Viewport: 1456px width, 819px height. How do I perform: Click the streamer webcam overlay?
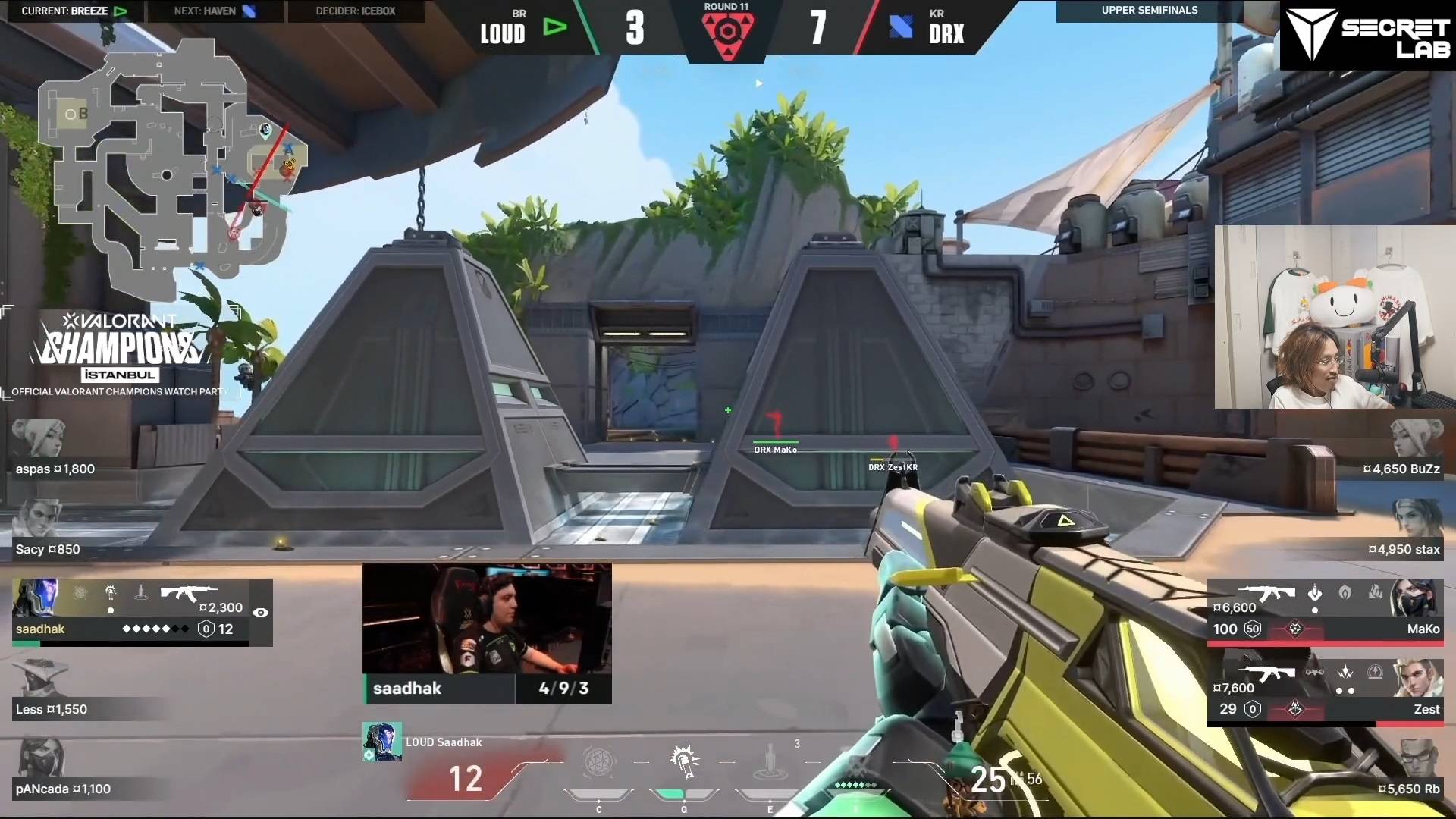pyautogui.click(x=1335, y=317)
